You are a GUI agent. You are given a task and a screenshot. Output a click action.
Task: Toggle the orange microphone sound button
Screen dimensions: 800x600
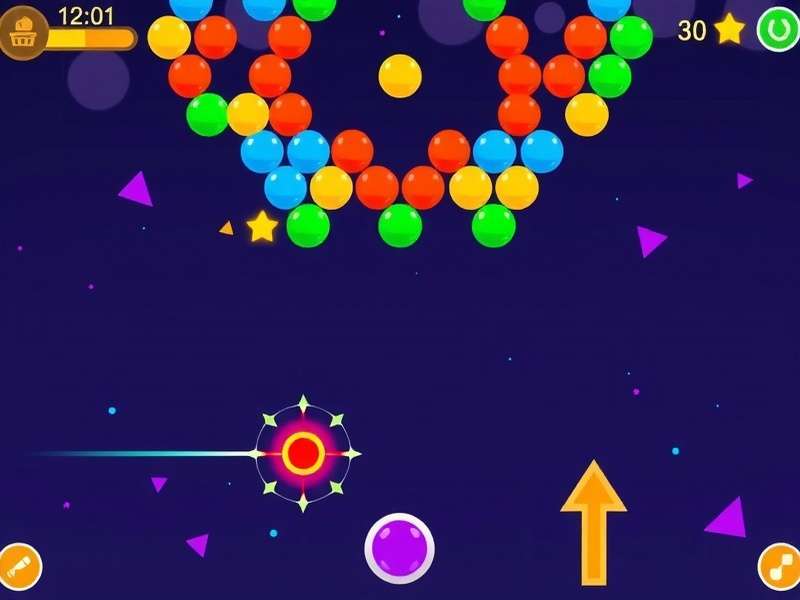click(19, 566)
